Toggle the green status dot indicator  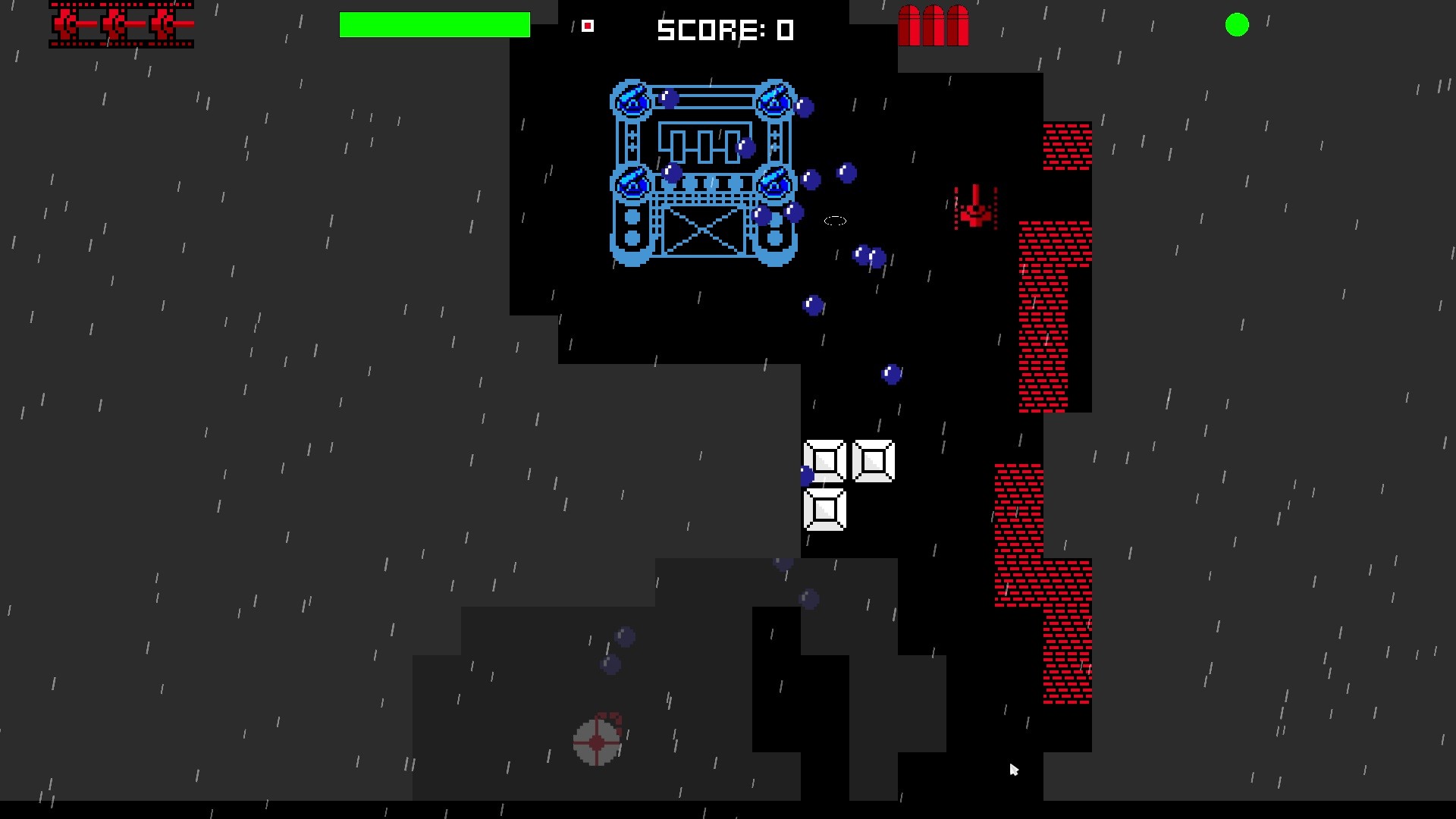[1238, 25]
